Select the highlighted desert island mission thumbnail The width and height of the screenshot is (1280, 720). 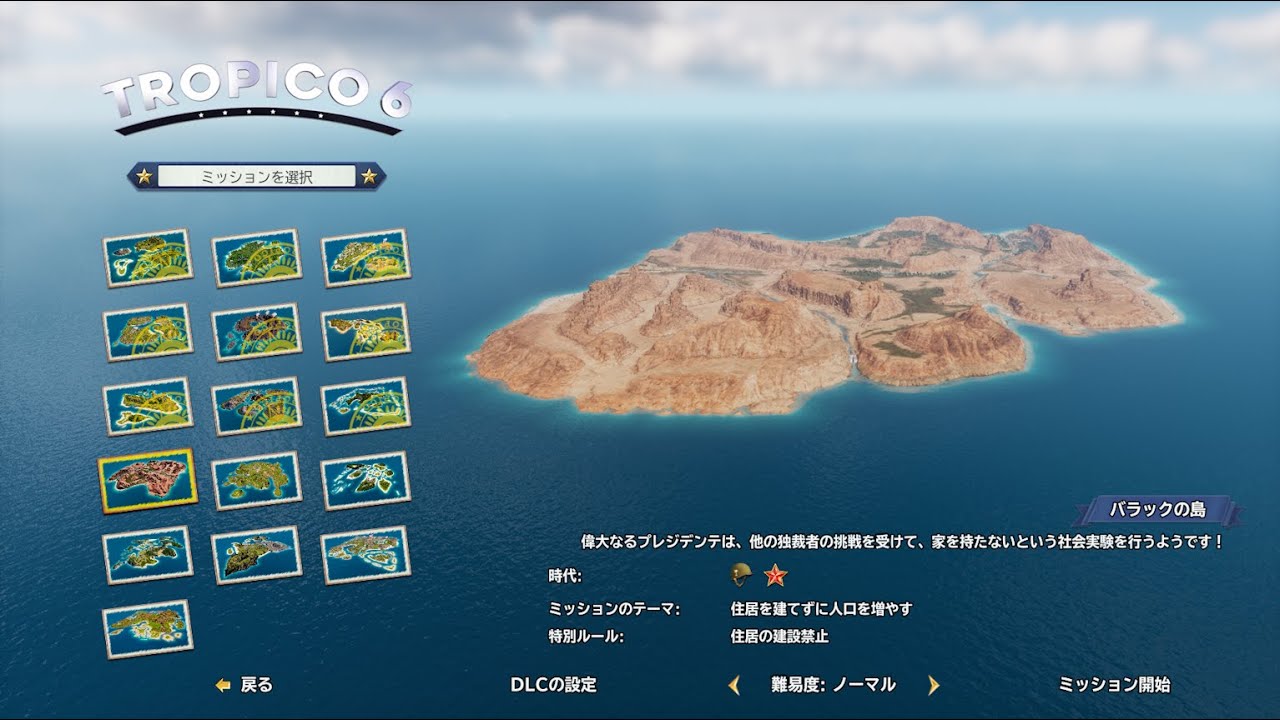[x=147, y=480]
